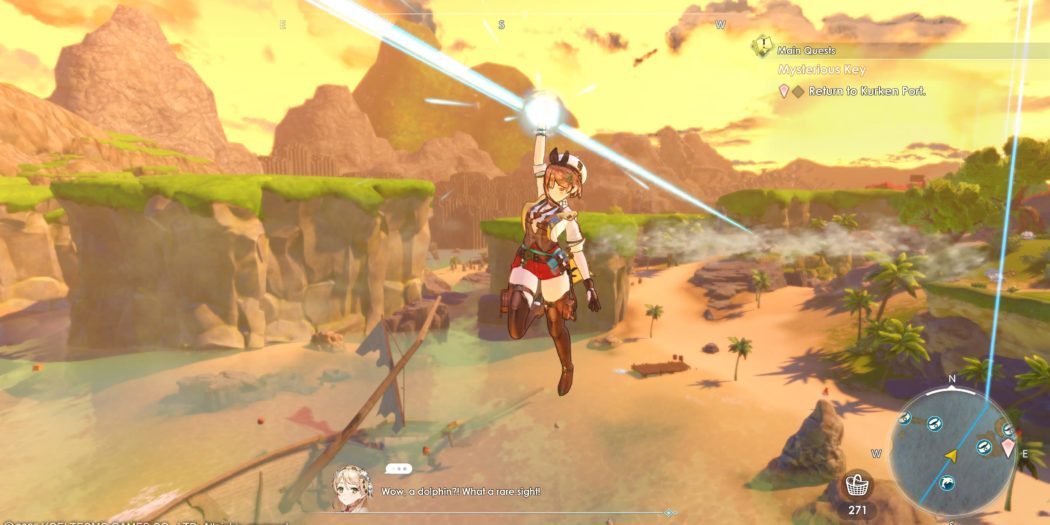Select the dolphin marker on the minimap

tap(946, 484)
